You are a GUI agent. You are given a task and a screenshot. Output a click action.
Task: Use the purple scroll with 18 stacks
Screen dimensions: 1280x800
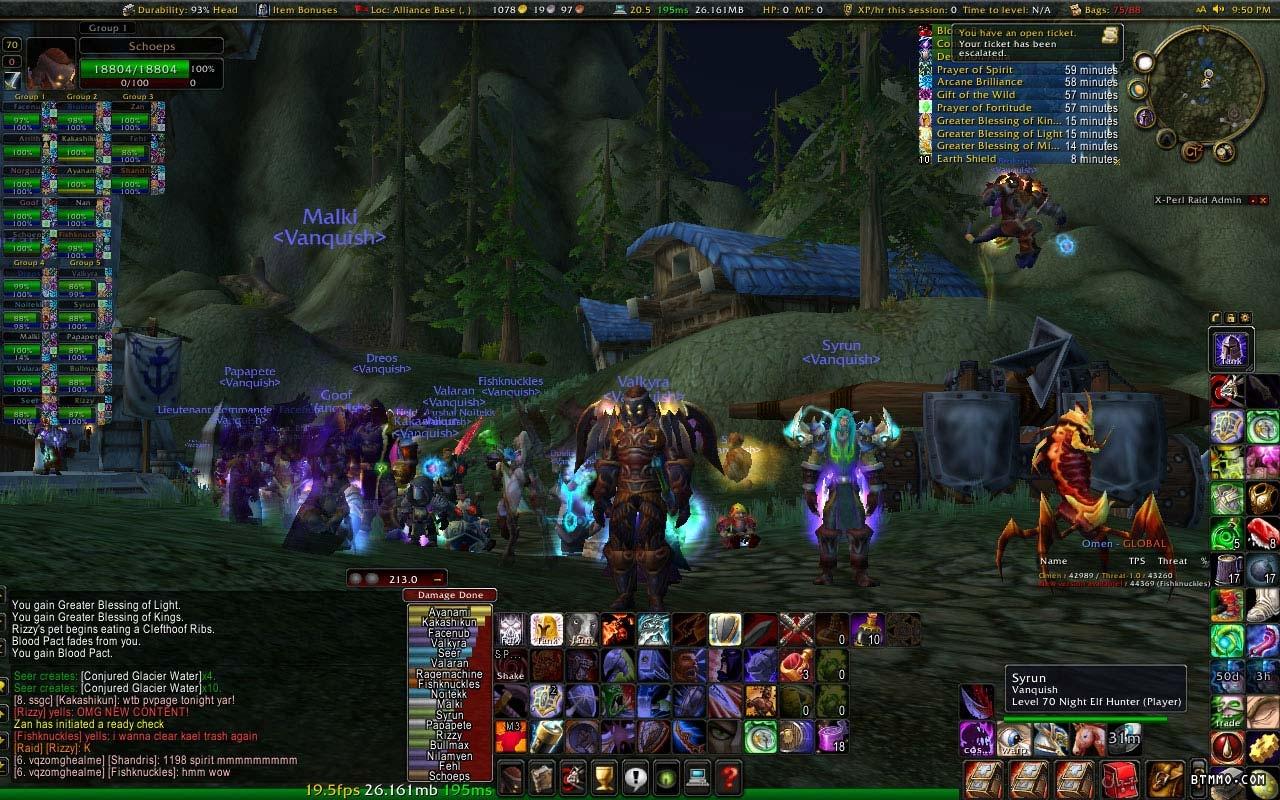pyautogui.click(x=832, y=737)
